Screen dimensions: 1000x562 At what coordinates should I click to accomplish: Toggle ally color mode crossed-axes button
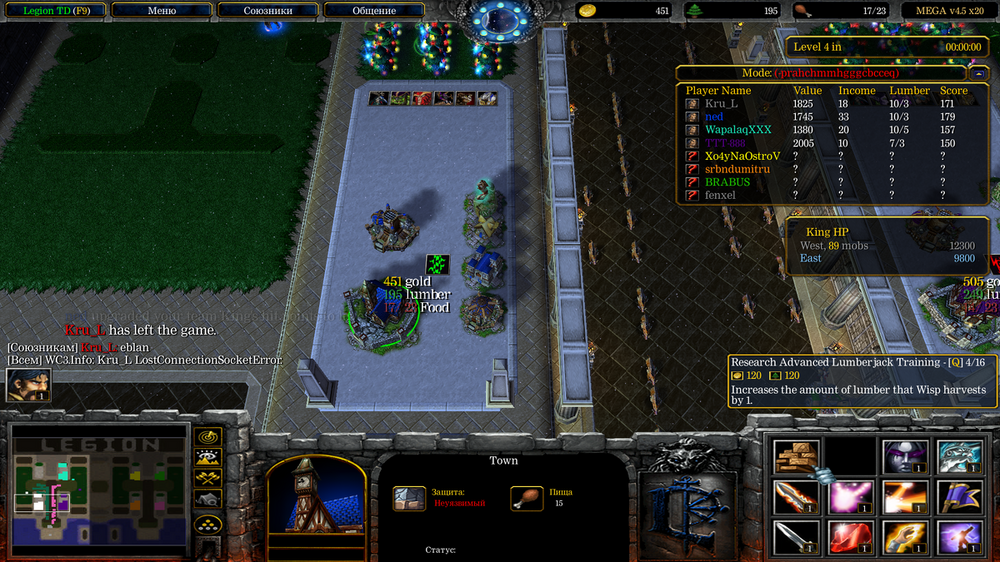click(x=208, y=478)
